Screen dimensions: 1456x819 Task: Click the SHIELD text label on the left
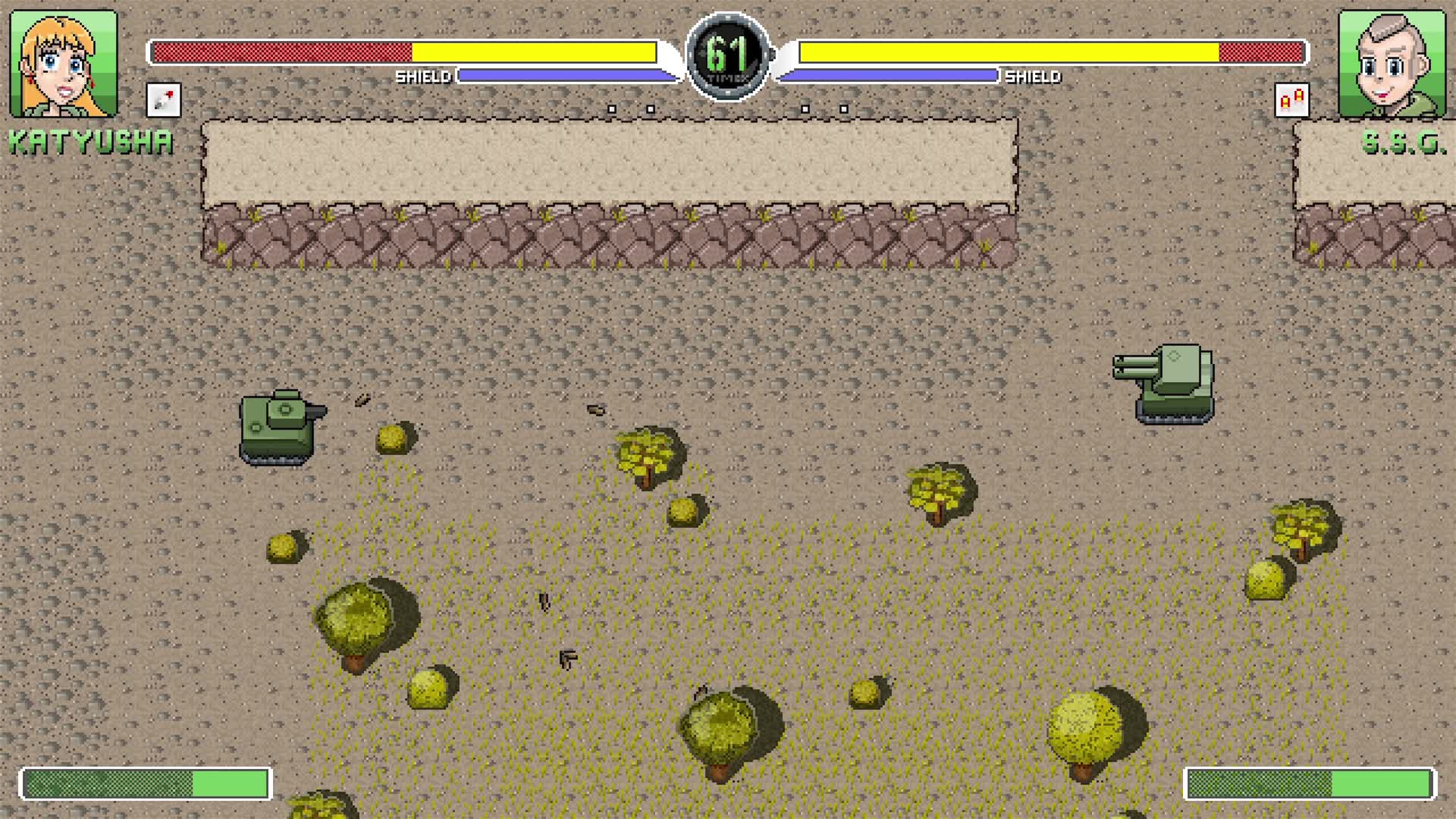(x=423, y=77)
